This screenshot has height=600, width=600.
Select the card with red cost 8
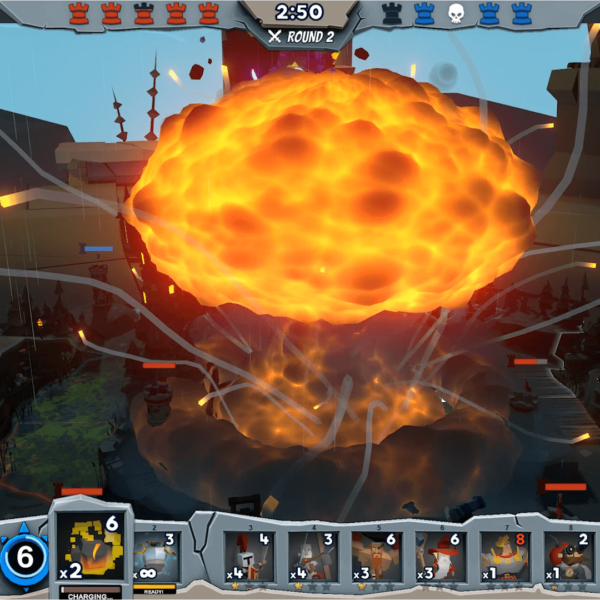pyautogui.click(x=505, y=557)
